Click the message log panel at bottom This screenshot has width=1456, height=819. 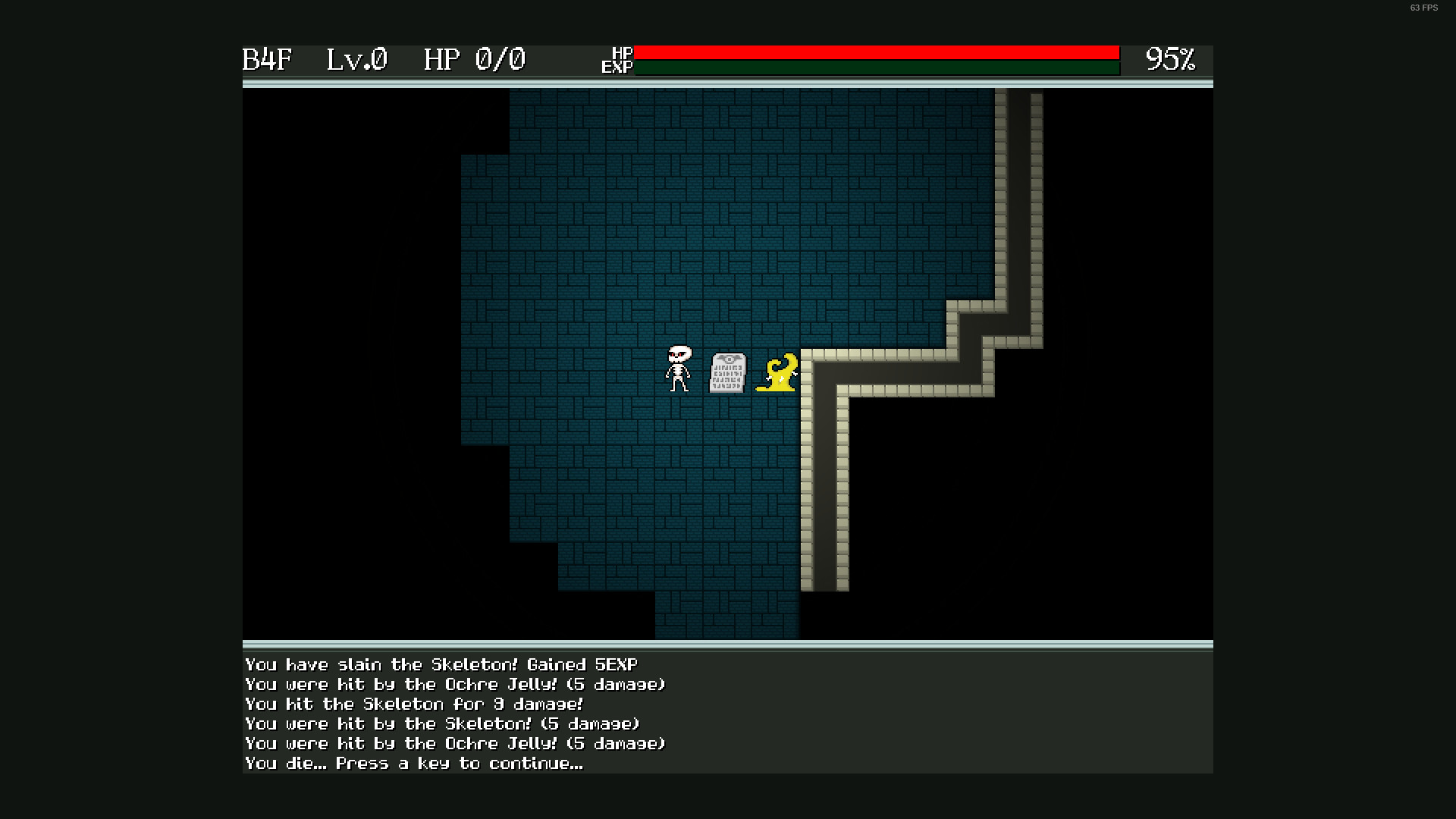tap(728, 713)
